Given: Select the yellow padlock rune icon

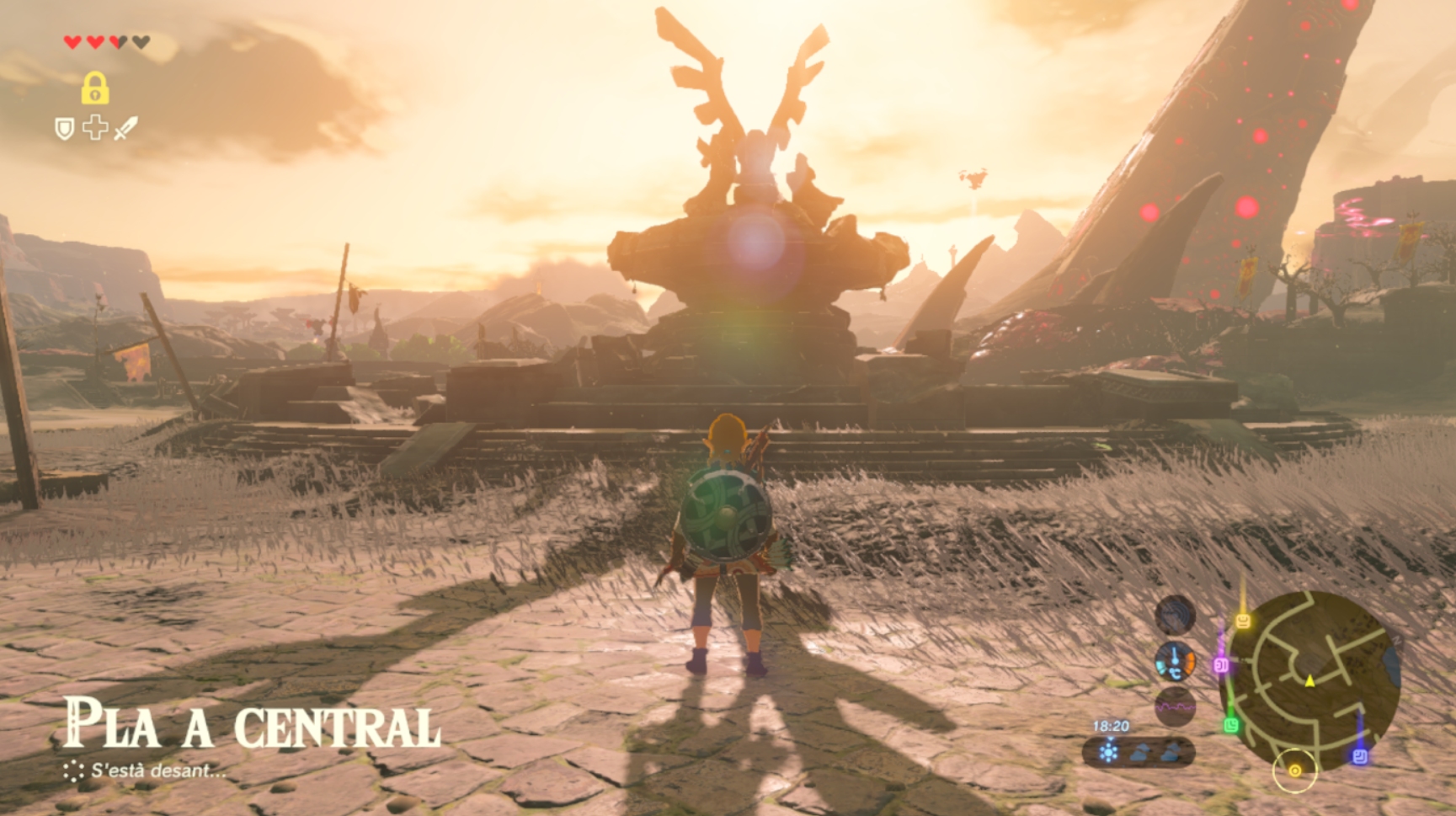Looking at the screenshot, I should pyautogui.click(x=94, y=88).
